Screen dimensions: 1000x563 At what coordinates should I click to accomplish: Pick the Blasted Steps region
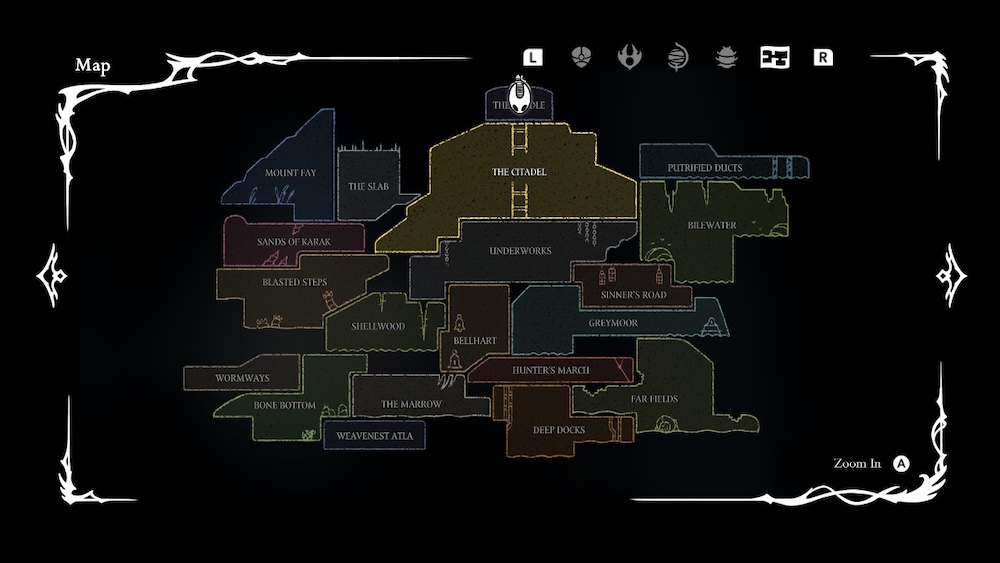pyautogui.click(x=294, y=282)
